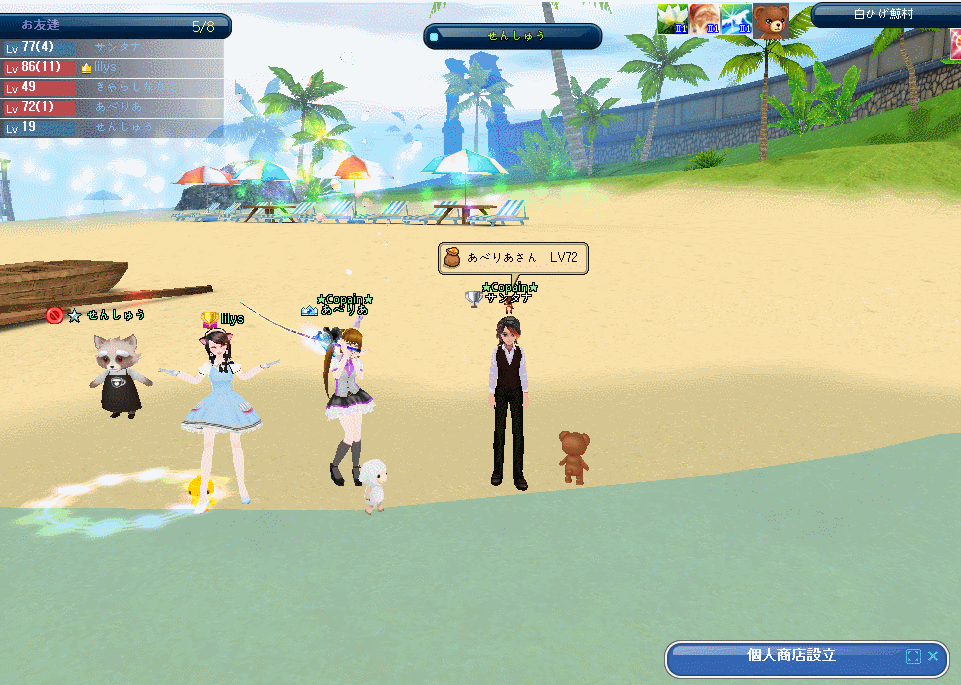Open the teddy bear pet icon

click(x=771, y=20)
